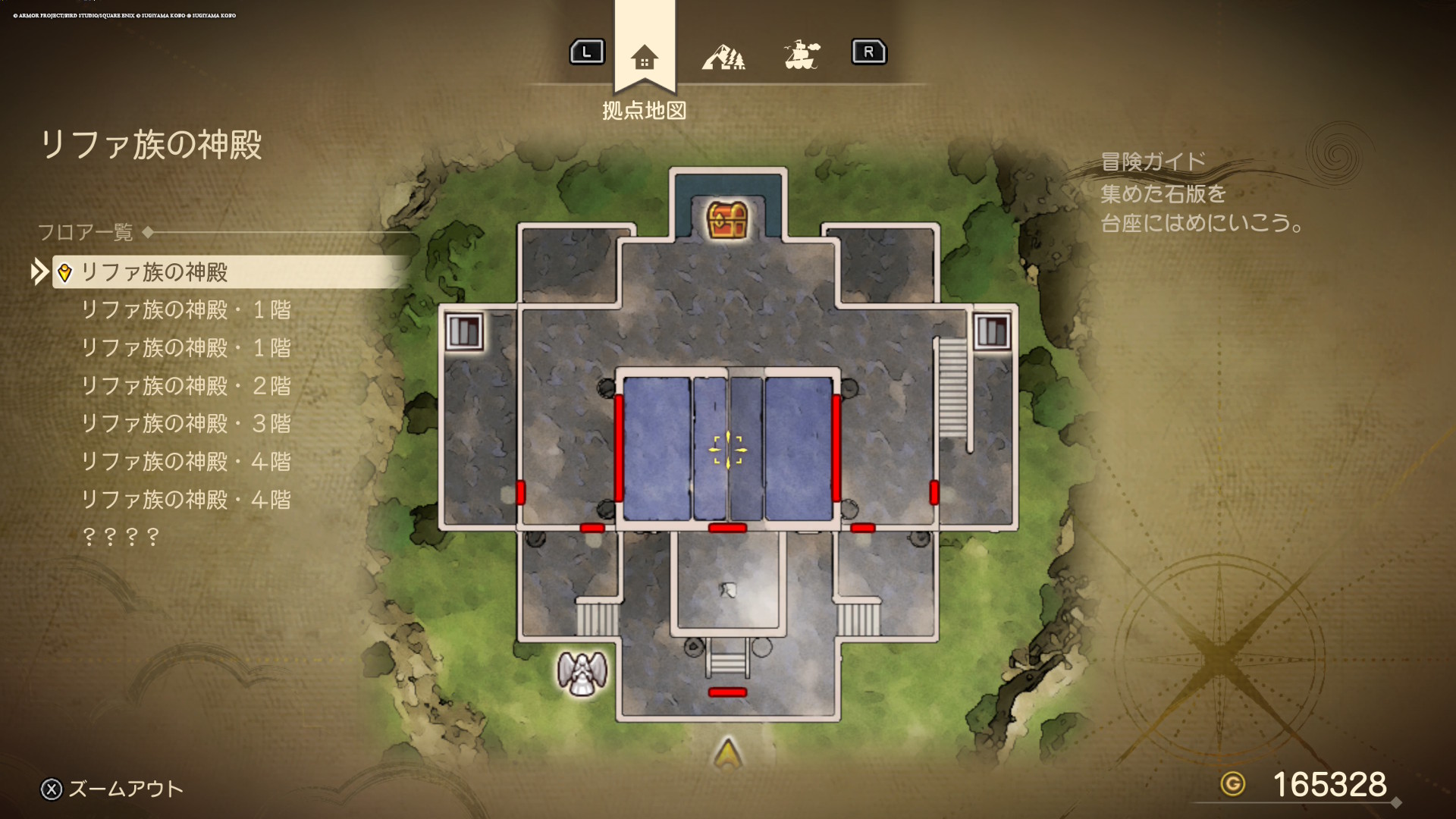1456x819 pixels.
Task: Choose リファ族の神殿・2階 in the floor list
Action: [186, 386]
